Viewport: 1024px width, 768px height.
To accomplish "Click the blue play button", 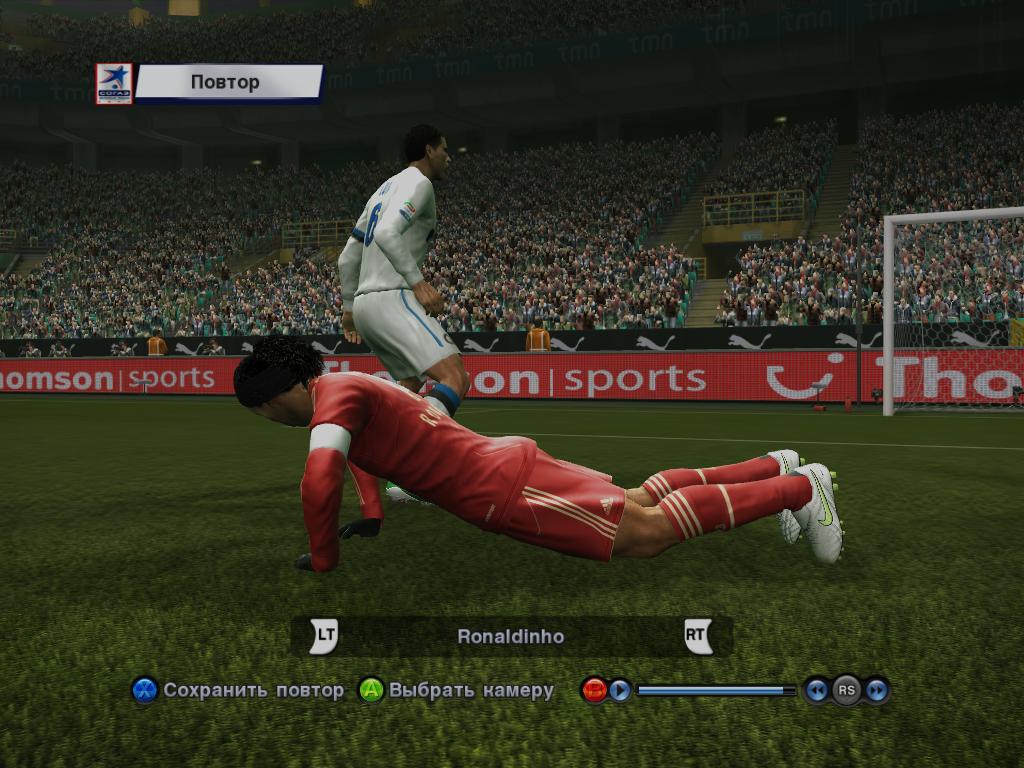I will tap(620, 690).
